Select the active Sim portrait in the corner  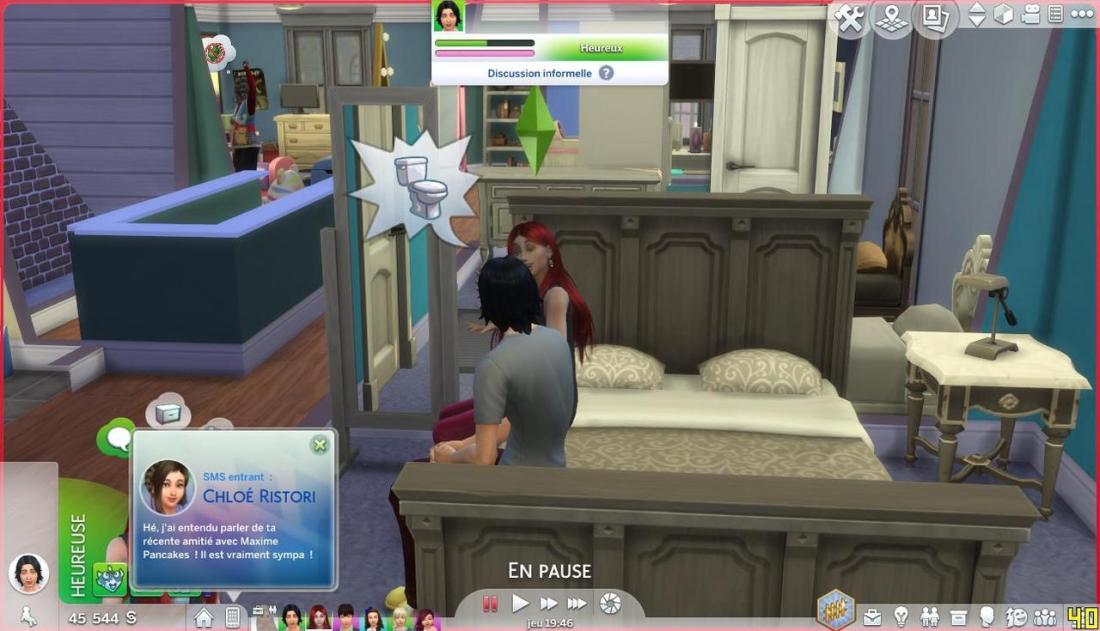[28, 573]
